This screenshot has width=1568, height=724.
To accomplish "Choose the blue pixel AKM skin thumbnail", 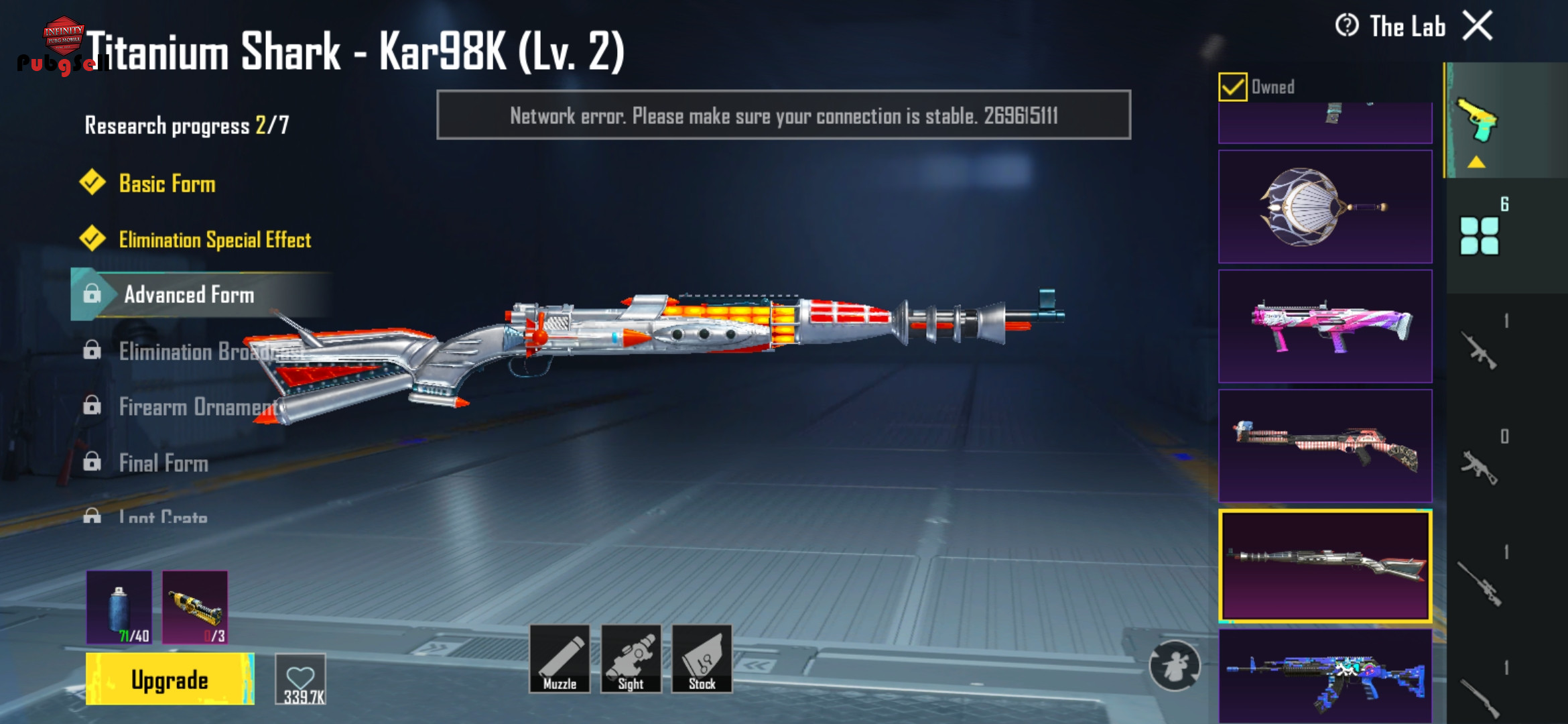I will click(1325, 676).
